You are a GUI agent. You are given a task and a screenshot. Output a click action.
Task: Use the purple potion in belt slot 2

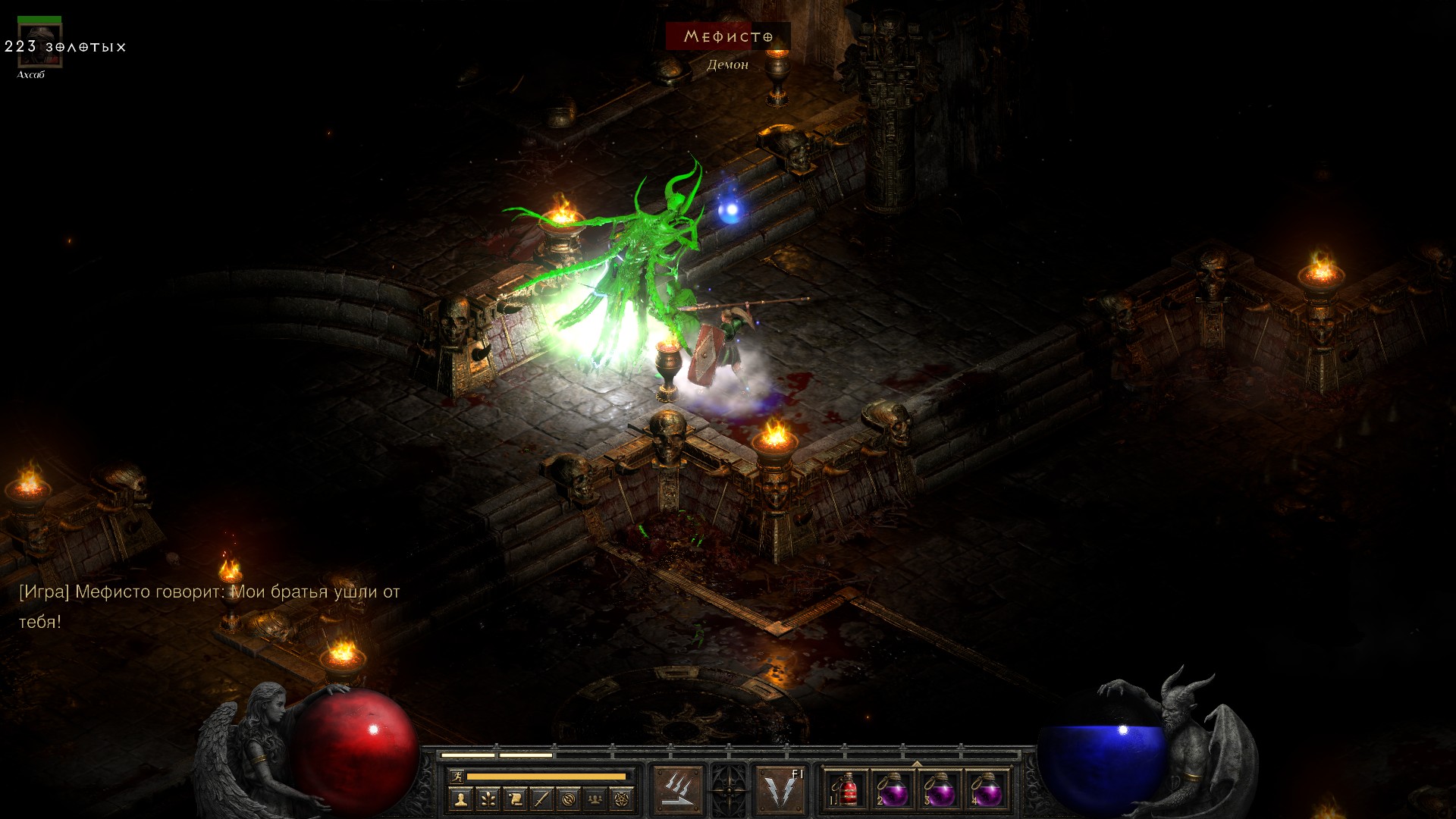point(893,792)
